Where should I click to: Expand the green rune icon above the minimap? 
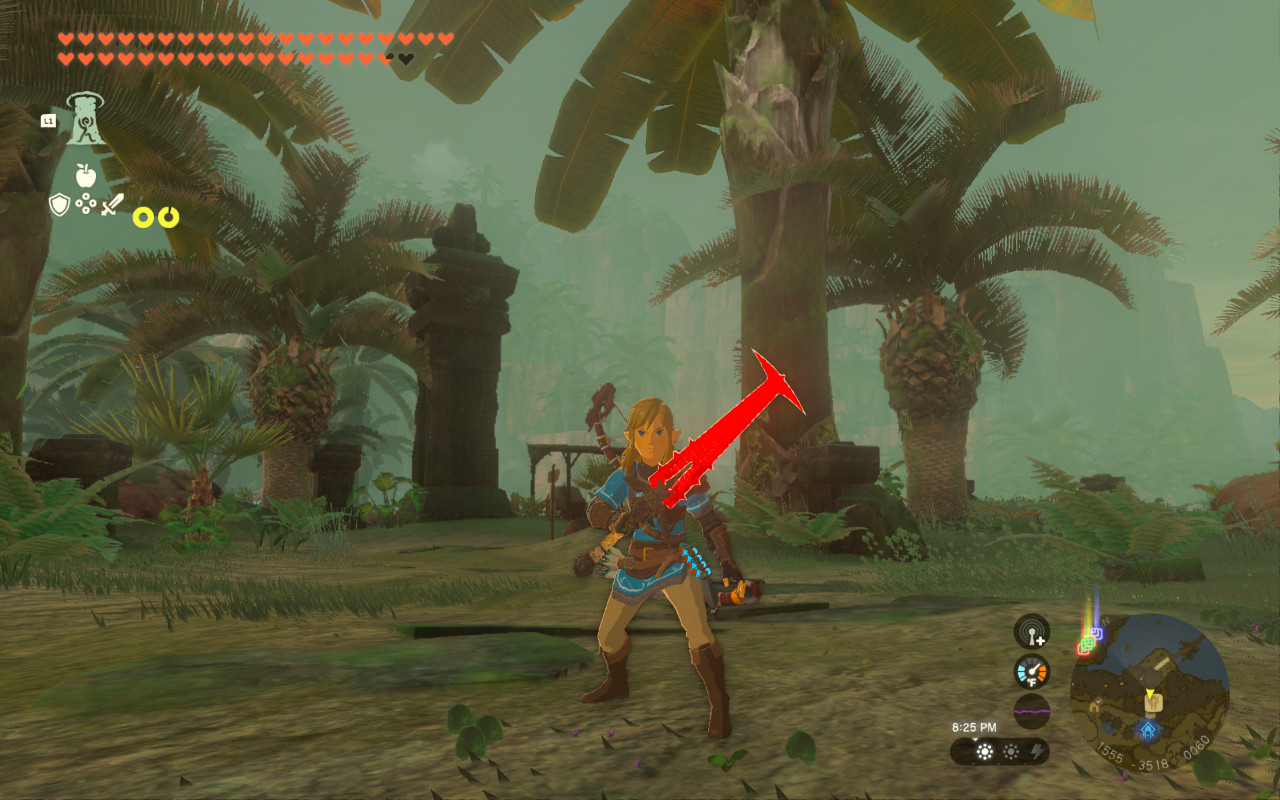tap(1088, 644)
